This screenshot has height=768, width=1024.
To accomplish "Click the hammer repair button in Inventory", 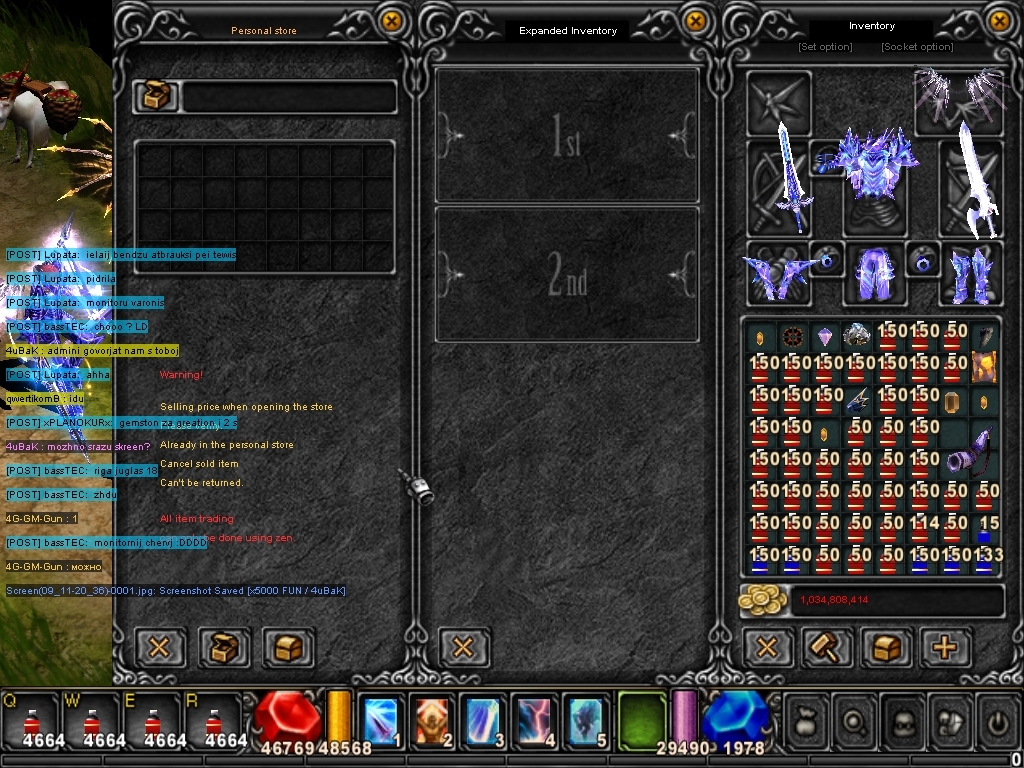I will (x=828, y=648).
